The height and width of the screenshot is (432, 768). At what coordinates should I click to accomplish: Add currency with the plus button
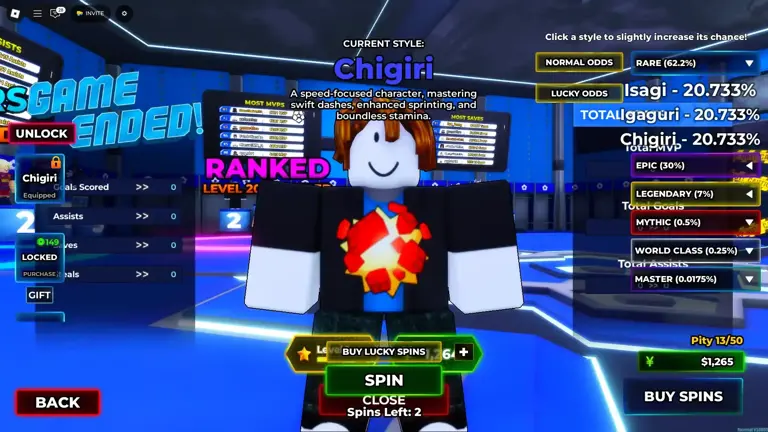coord(463,352)
